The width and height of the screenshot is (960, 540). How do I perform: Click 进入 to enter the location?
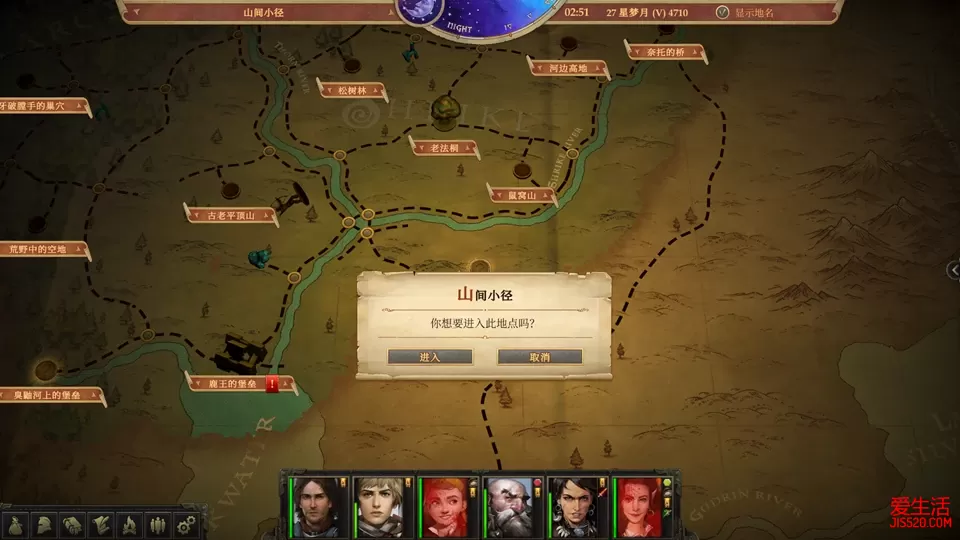pos(430,357)
